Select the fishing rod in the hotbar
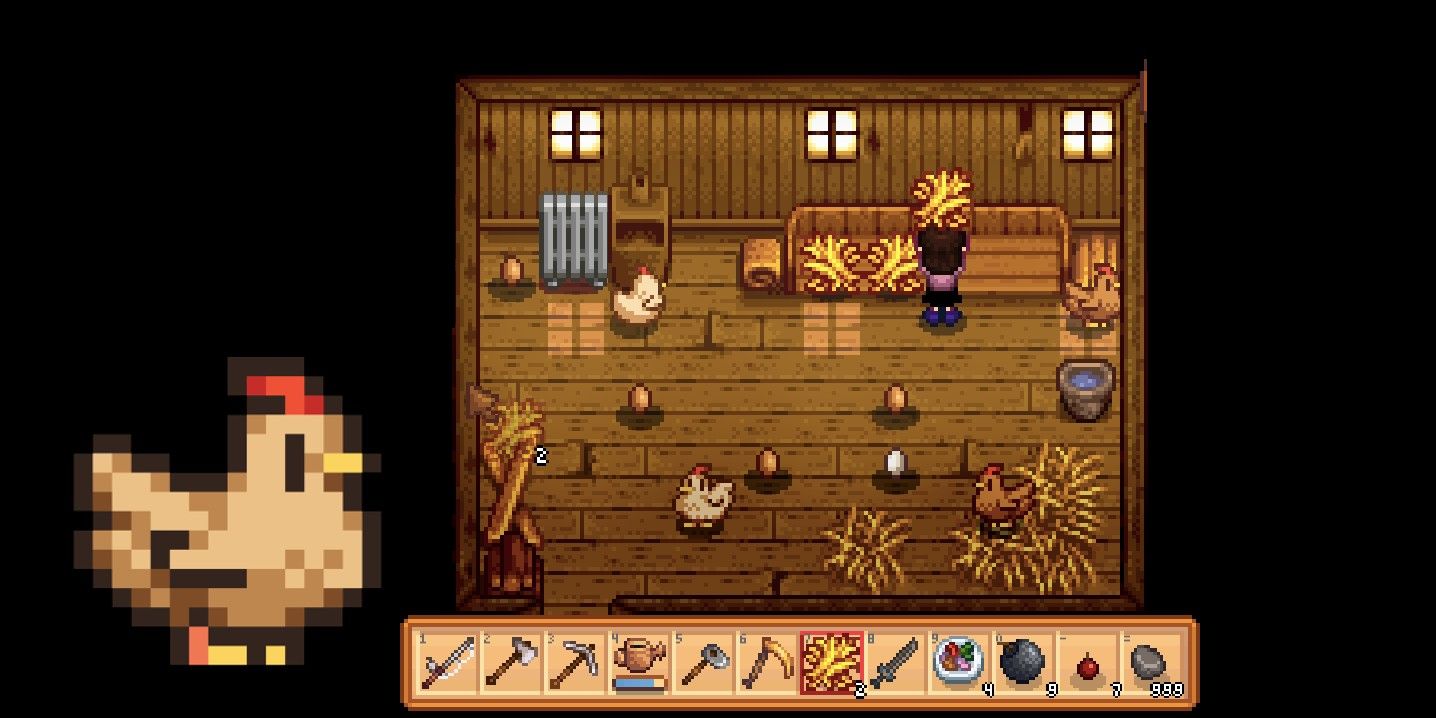This screenshot has width=1436, height=718. (446, 662)
